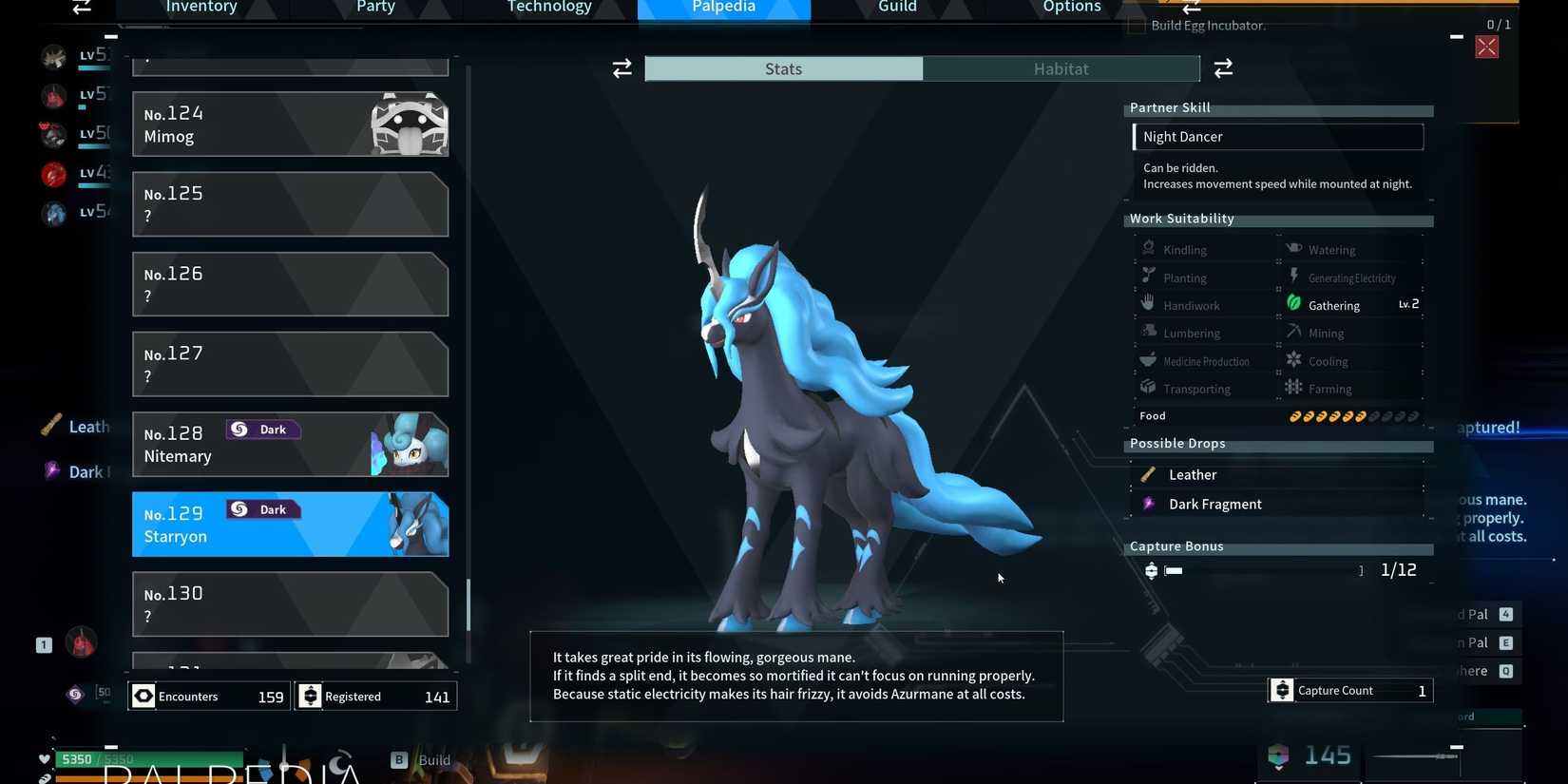Switch to the Habitat tab
Image resolution: width=1568 pixels, height=784 pixels.
coord(1061,67)
